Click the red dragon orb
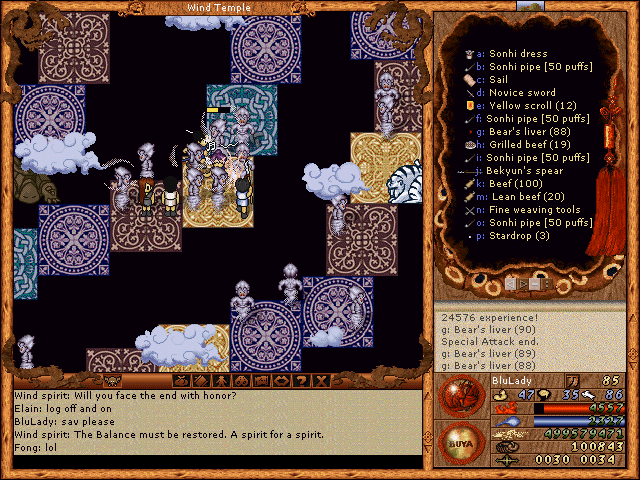The image size is (640, 480). coord(459,396)
